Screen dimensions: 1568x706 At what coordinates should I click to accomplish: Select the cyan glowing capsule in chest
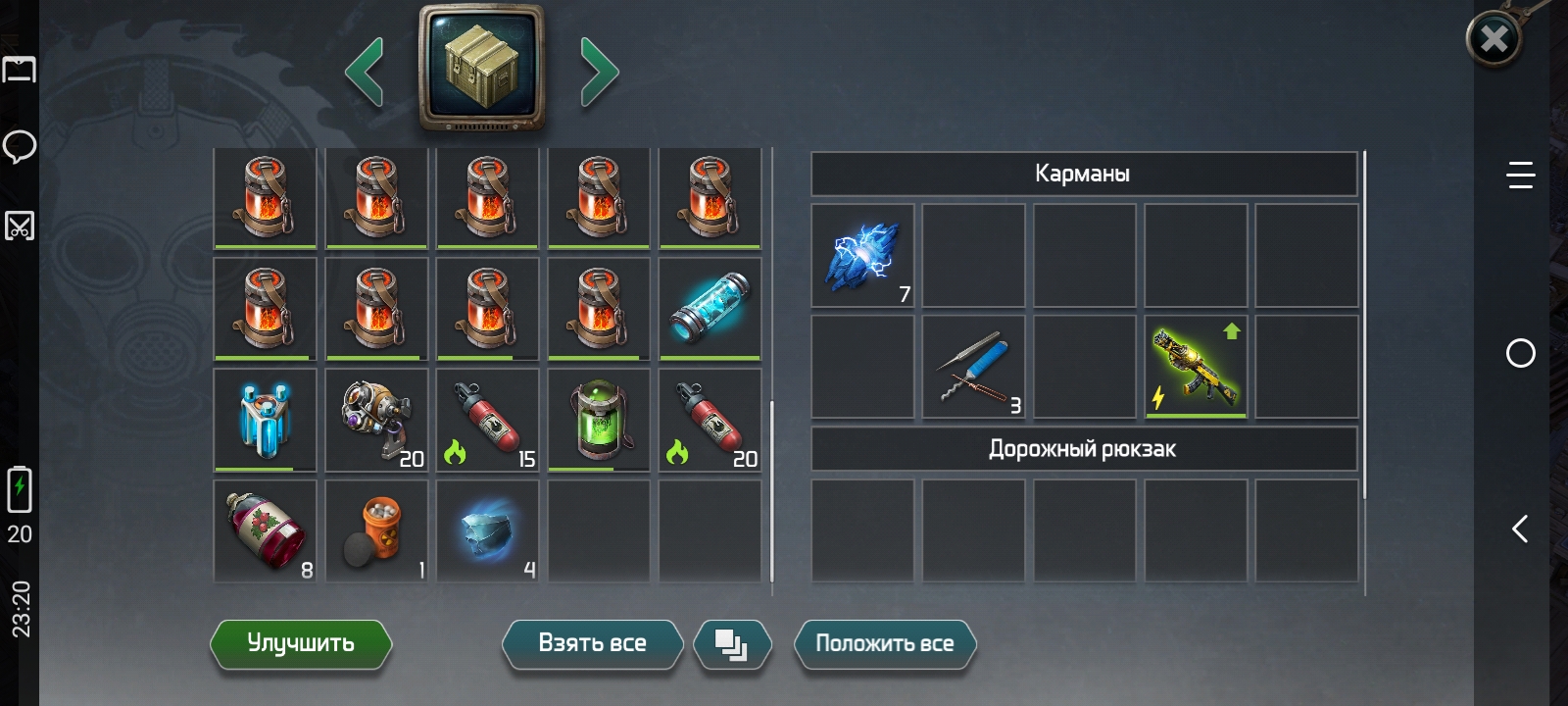[710, 309]
